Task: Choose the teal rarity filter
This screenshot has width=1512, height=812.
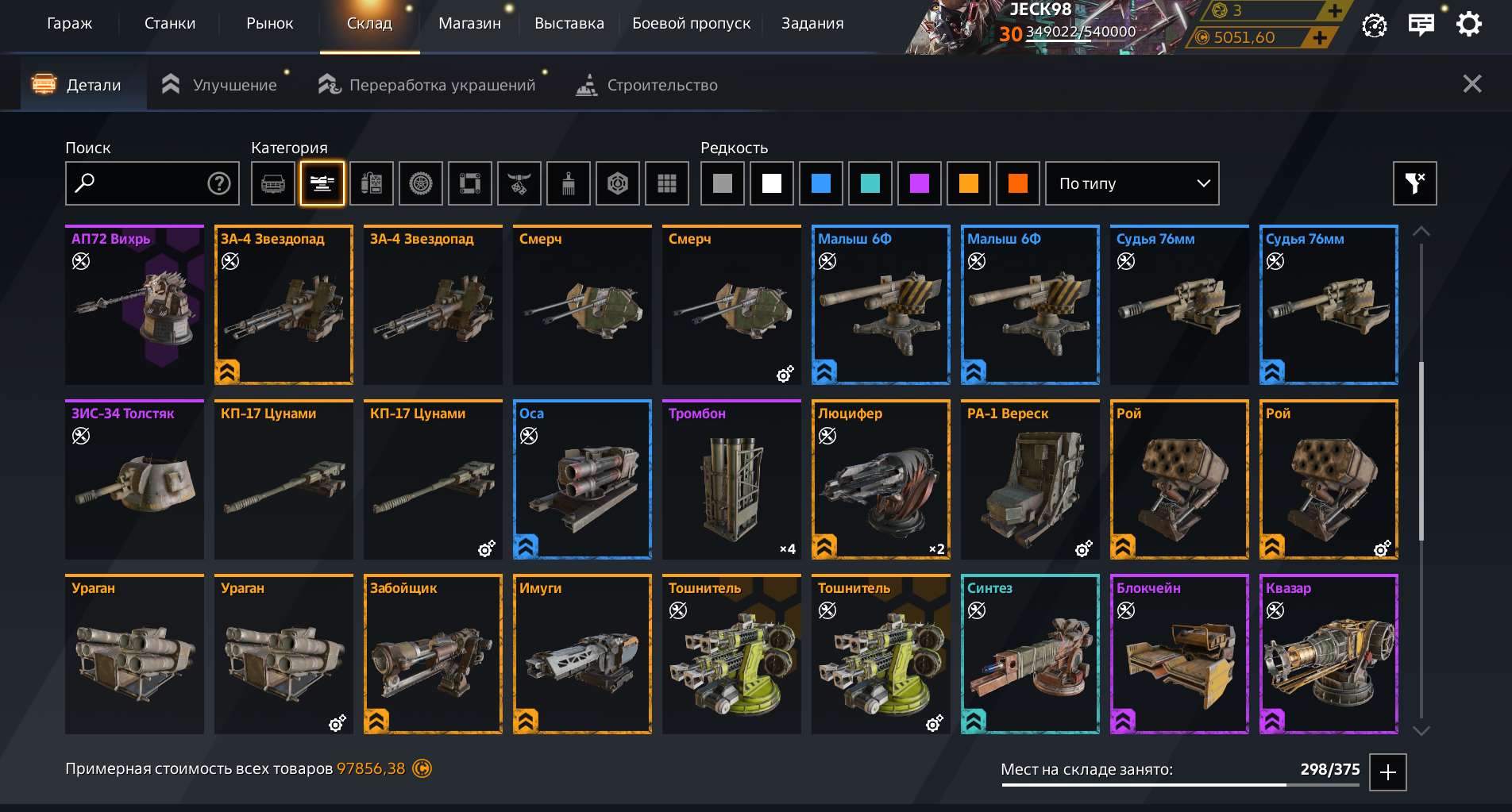Action: [x=870, y=183]
